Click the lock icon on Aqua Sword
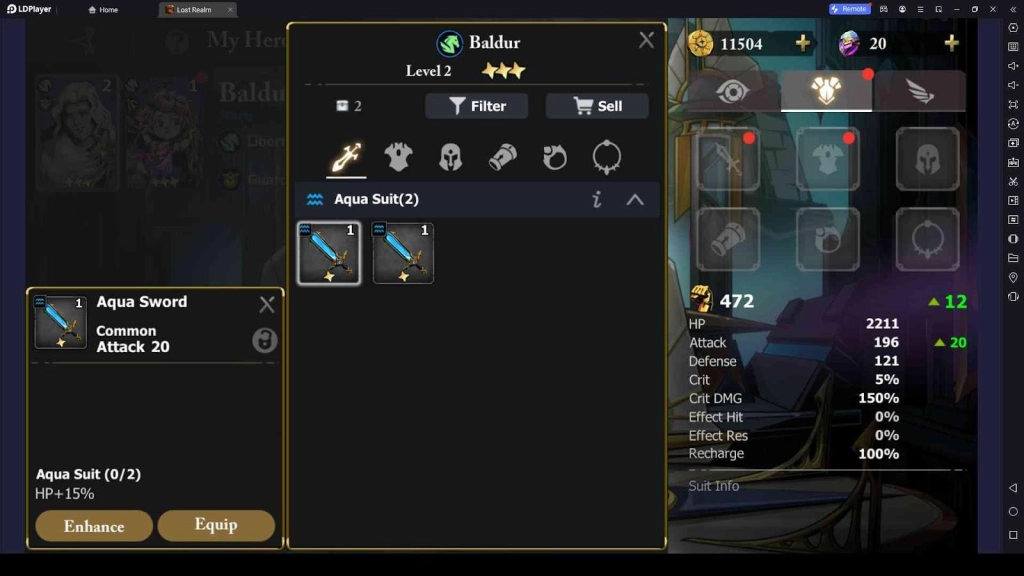The height and width of the screenshot is (576, 1024). (264, 341)
